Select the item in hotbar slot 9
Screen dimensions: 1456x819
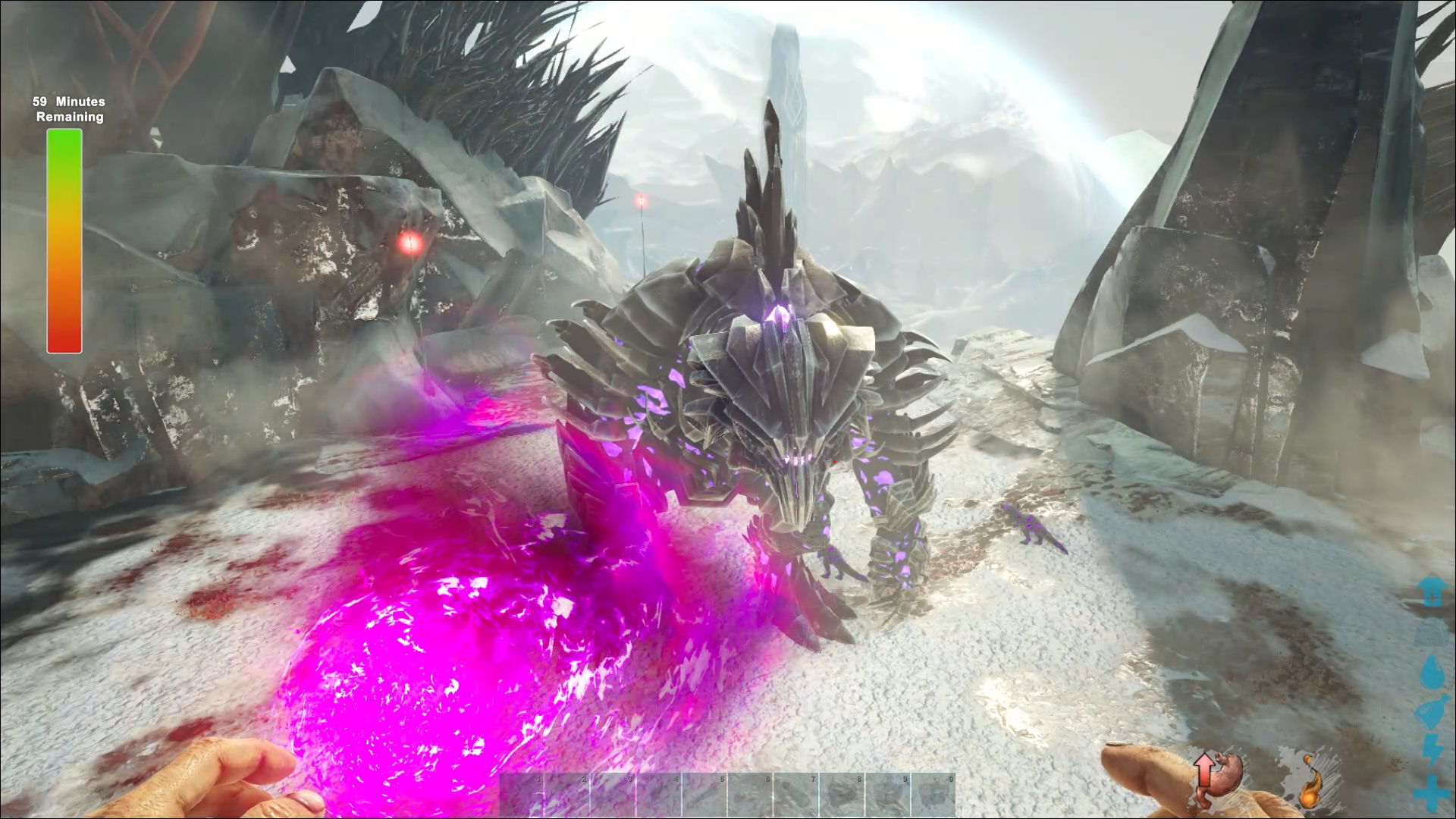pos(887,795)
